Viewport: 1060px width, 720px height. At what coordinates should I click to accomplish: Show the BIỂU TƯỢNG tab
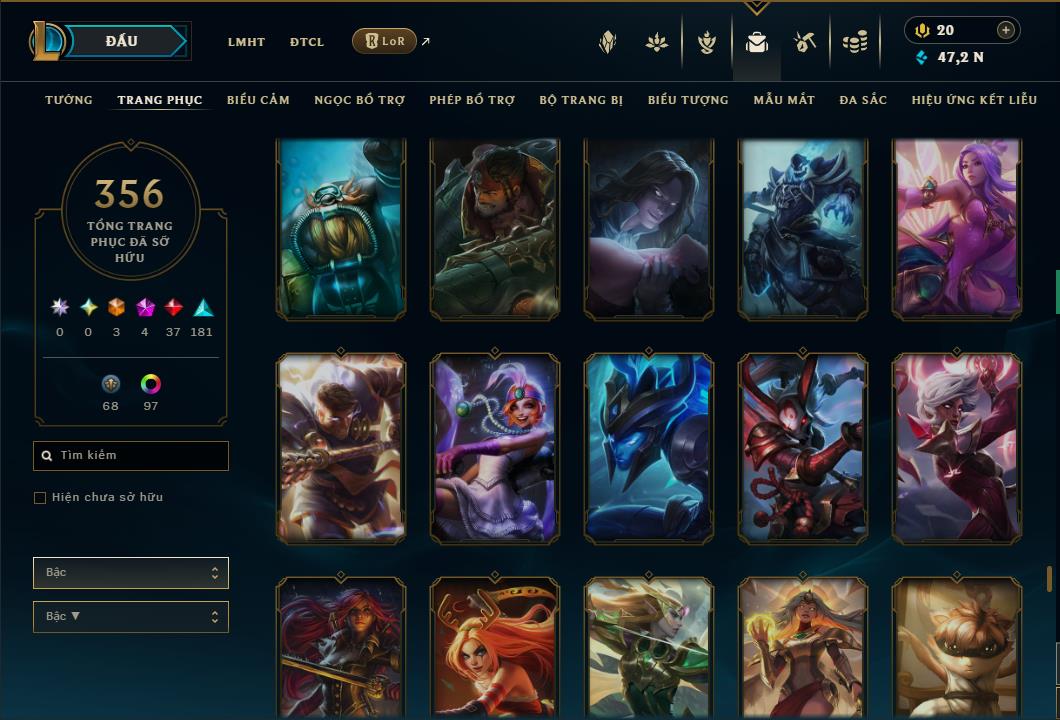coord(688,100)
